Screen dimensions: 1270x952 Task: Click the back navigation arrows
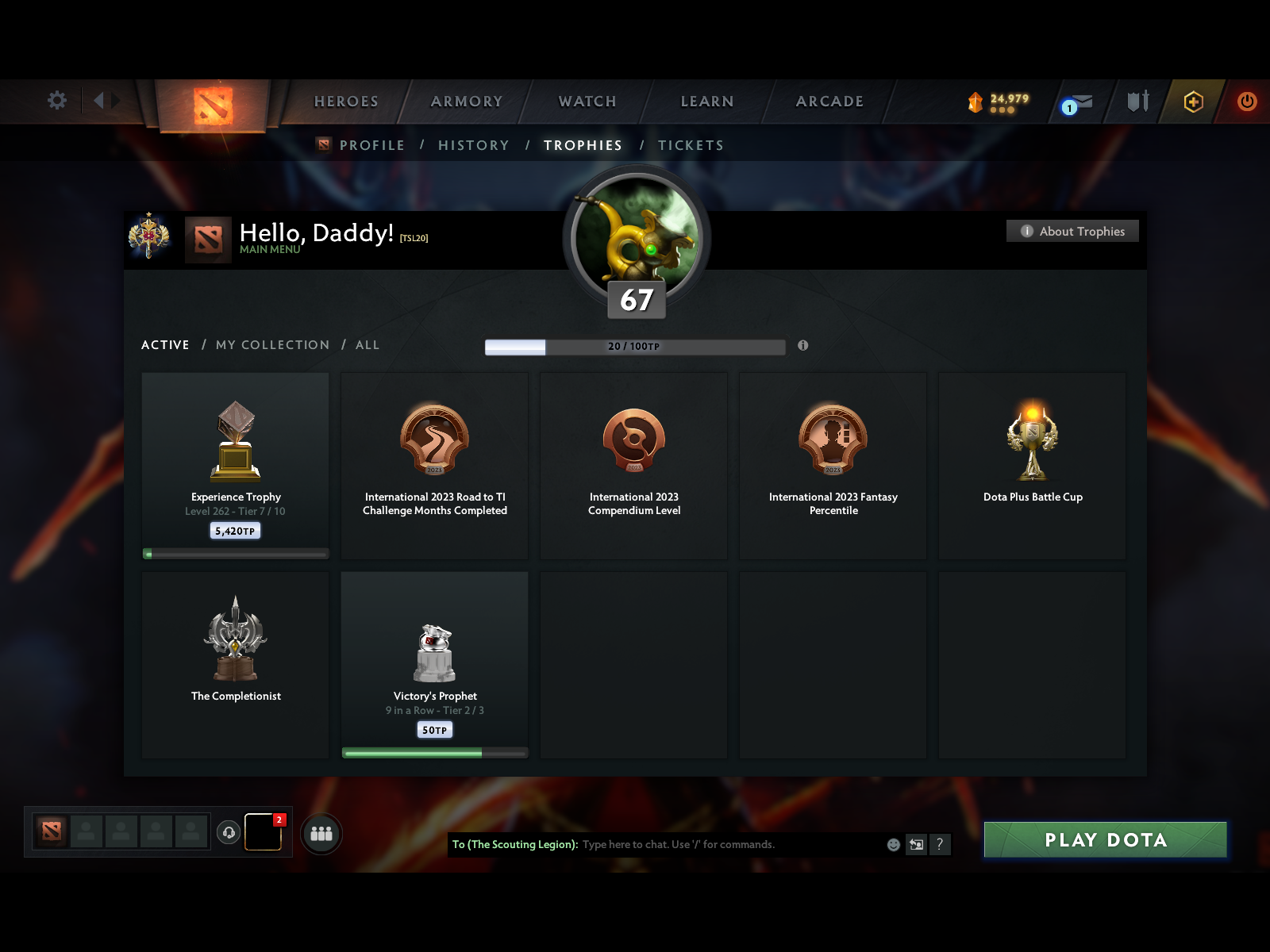[x=104, y=102]
